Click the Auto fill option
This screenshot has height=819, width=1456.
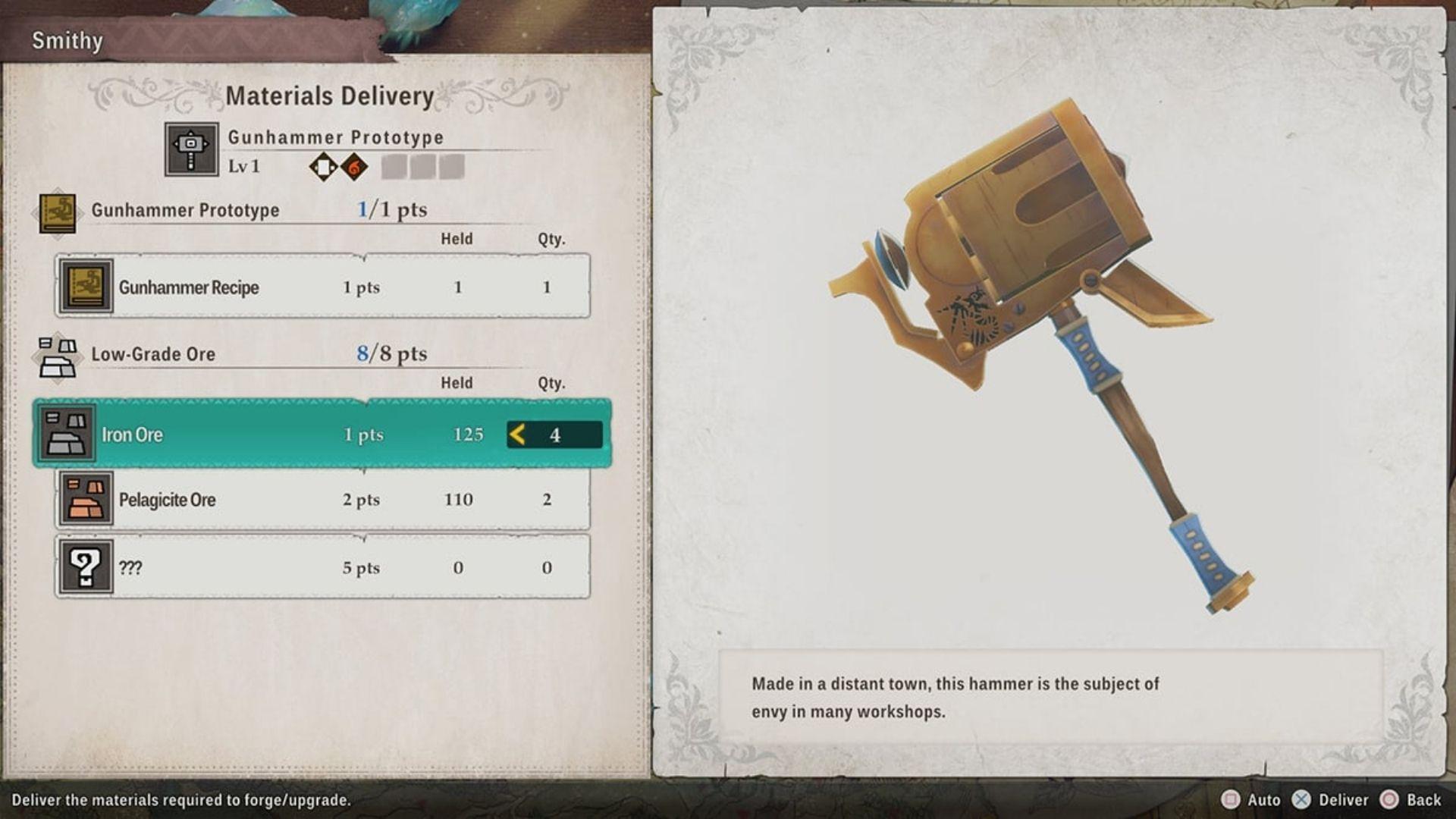[1251, 800]
